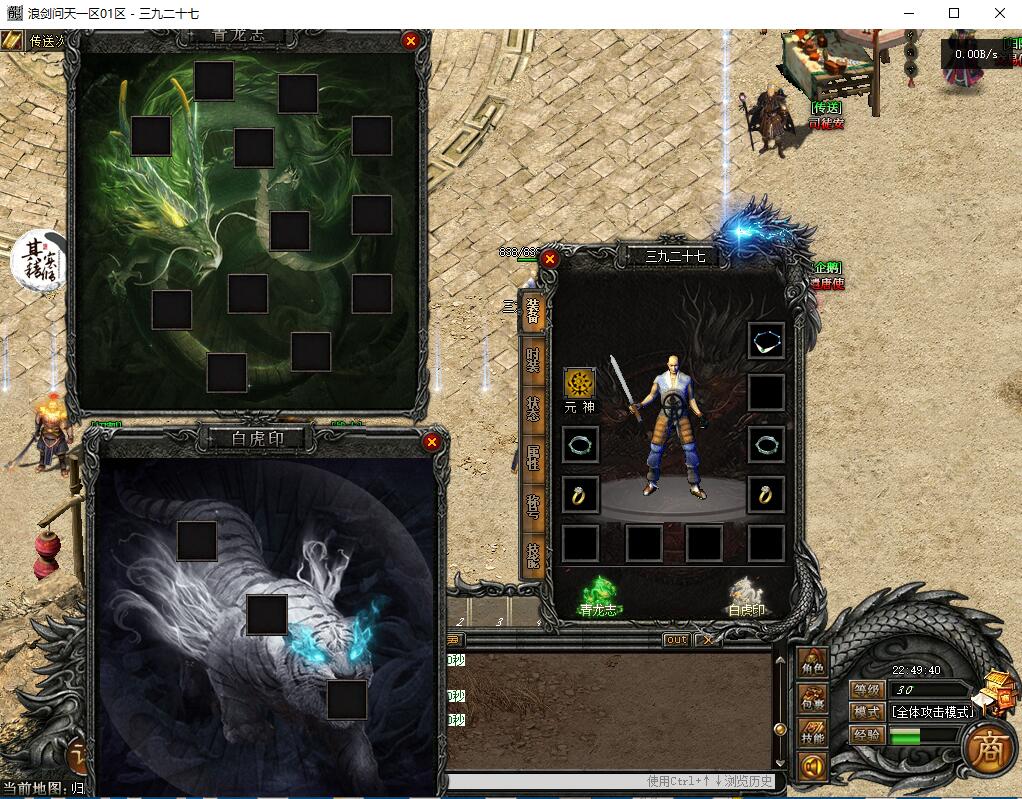
Task: Open 青龙志 via the green dragon icon
Action: click(598, 592)
